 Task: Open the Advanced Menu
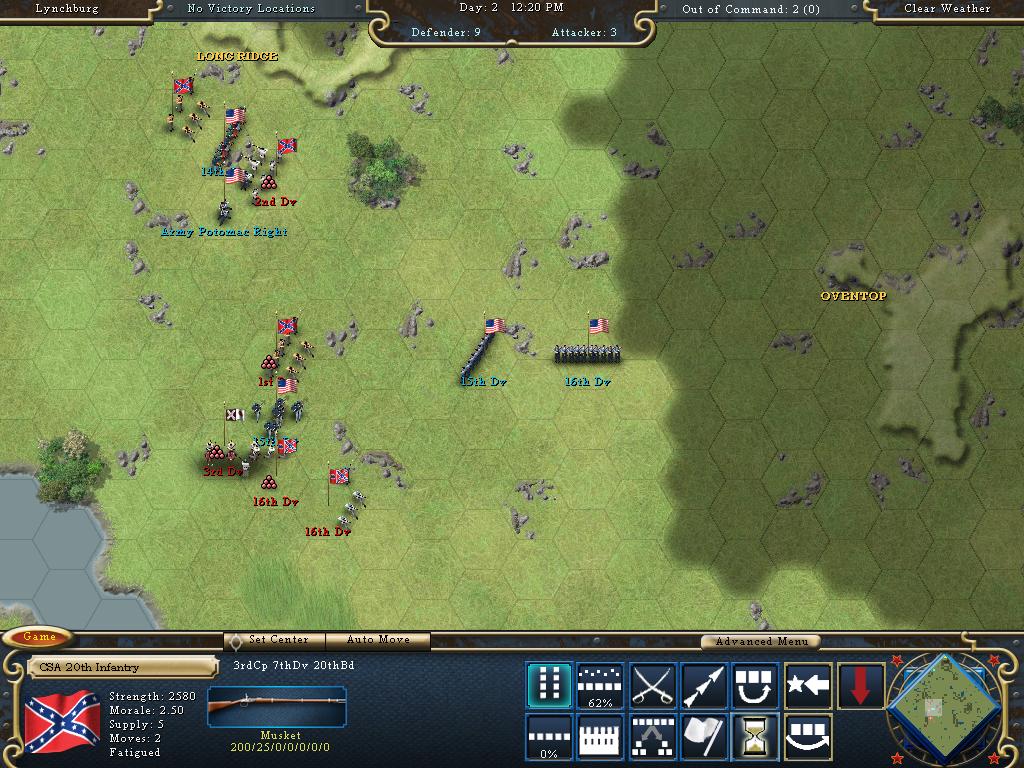pos(760,641)
